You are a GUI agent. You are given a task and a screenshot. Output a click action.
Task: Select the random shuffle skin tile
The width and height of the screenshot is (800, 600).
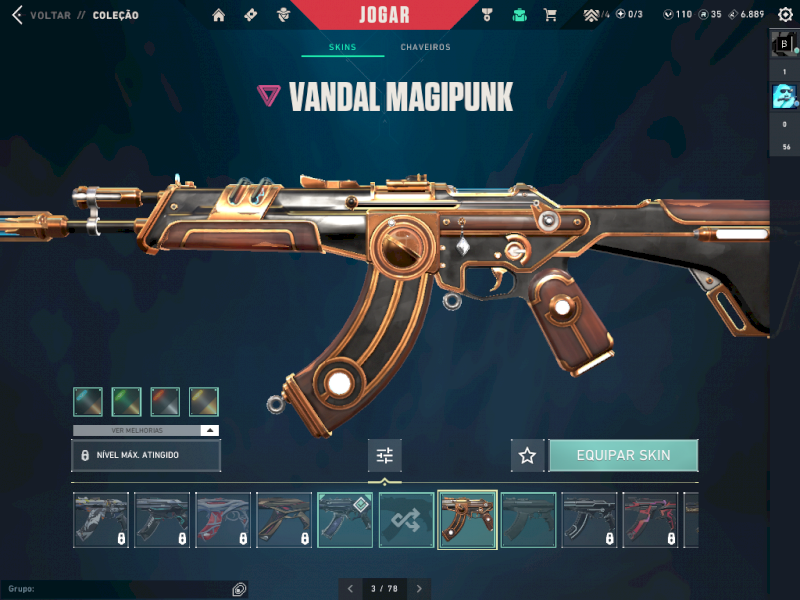(x=406, y=520)
